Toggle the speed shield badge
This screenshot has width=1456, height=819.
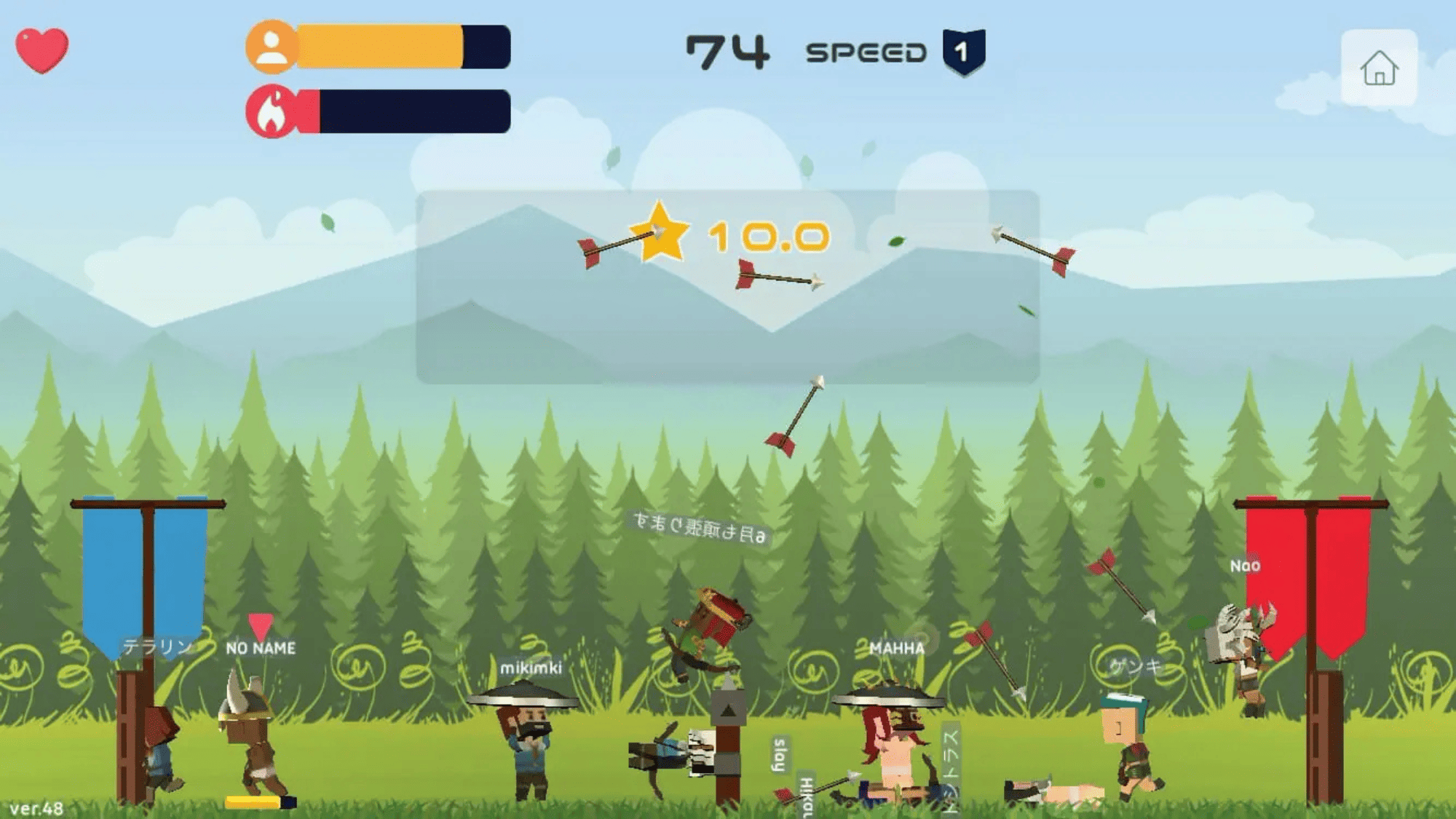(x=963, y=52)
